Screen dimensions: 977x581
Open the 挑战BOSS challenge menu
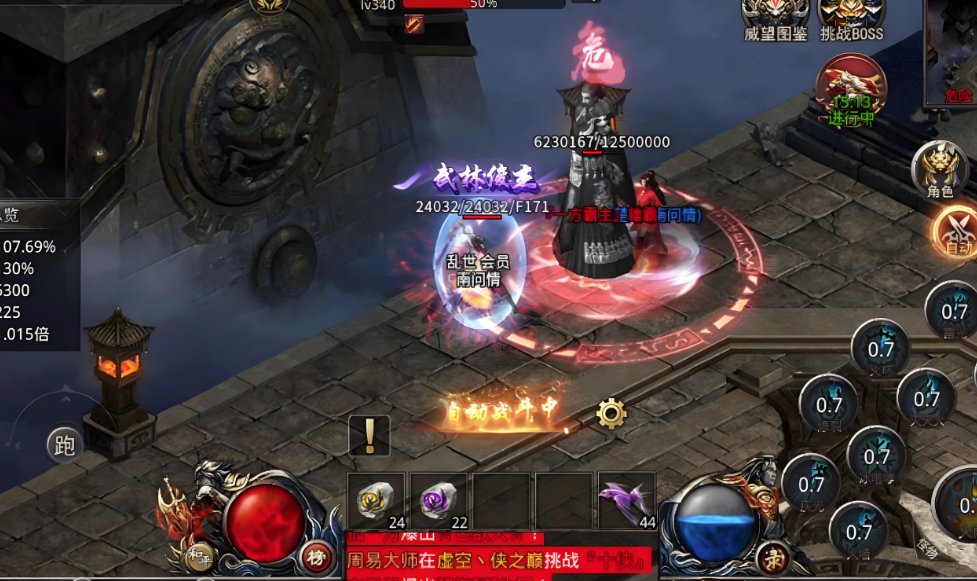click(851, 19)
